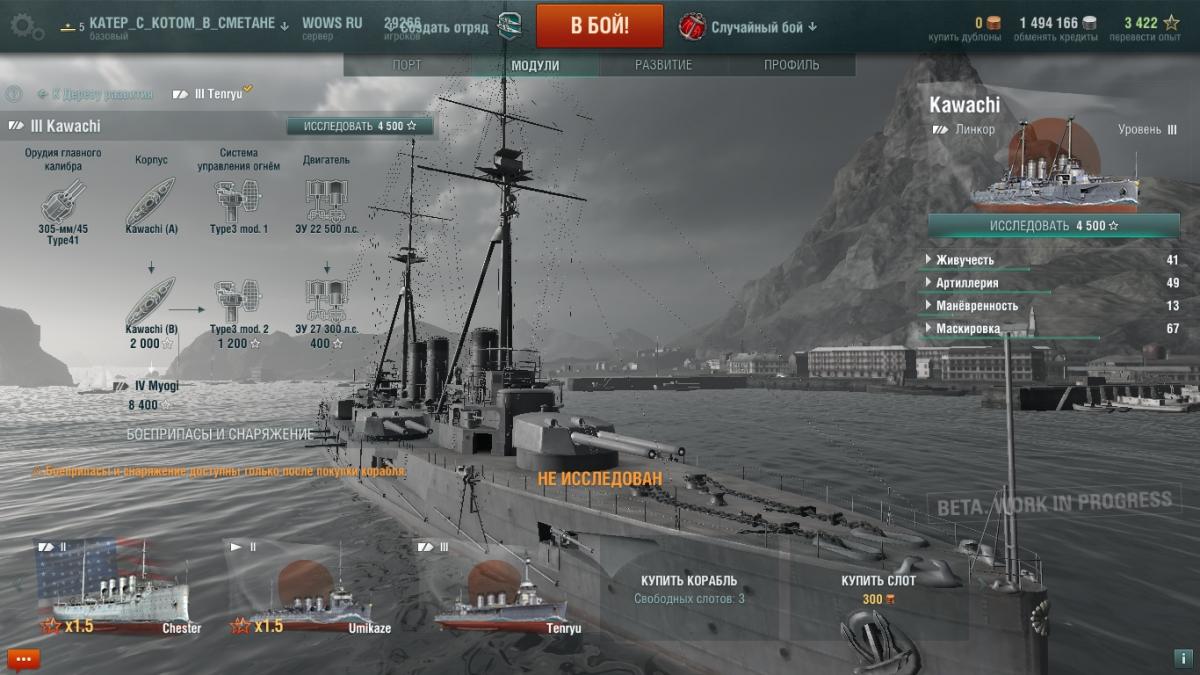
Task: Switch to the РАЗВИТИЕ tab
Action: coord(663,66)
